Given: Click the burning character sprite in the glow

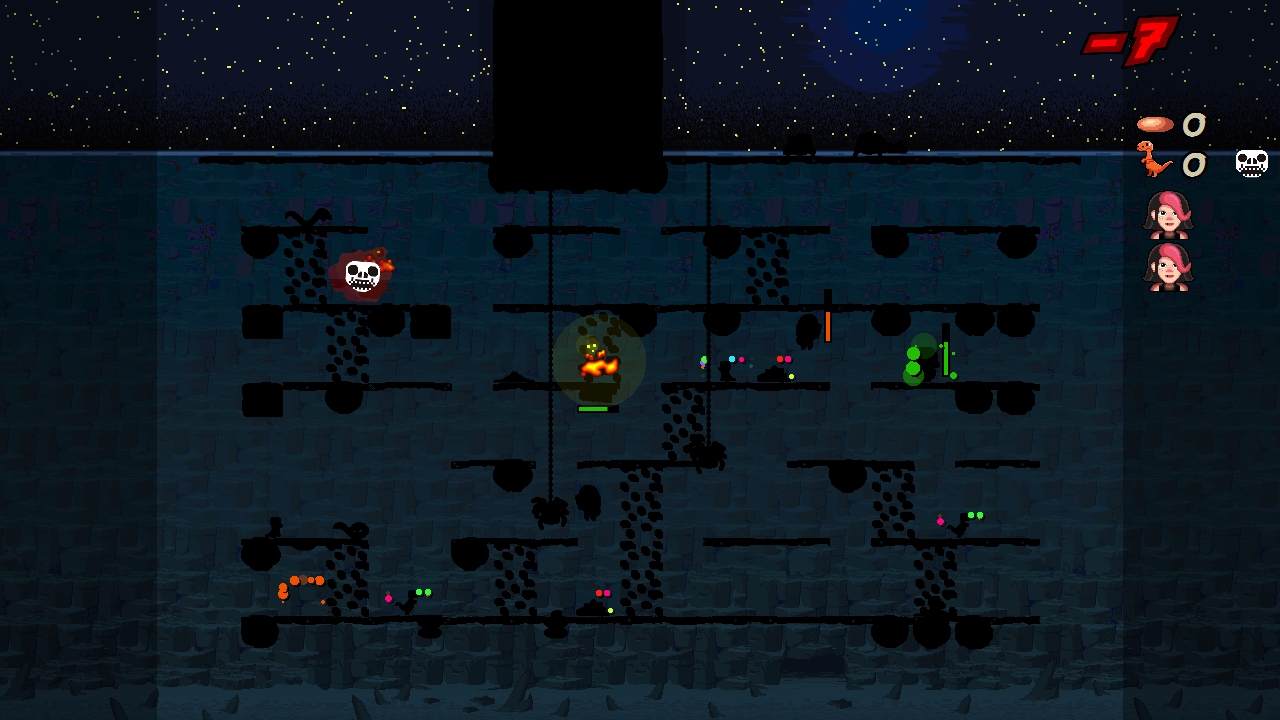Looking at the screenshot, I should [597, 360].
